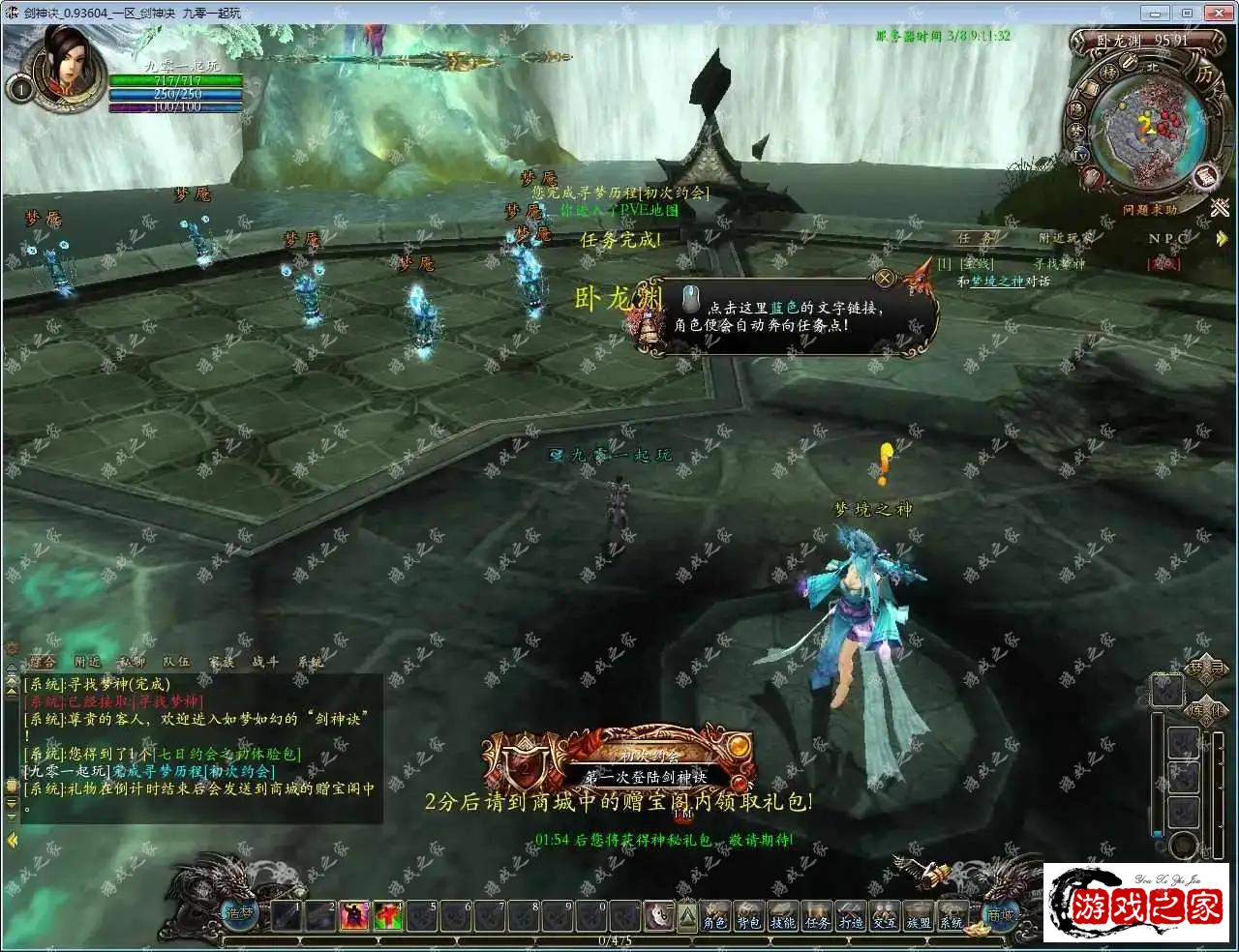Expand the 附近玩家 nearby players panel
Image resolution: width=1239 pixels, height=952 pixels.
pos(1065,238)
